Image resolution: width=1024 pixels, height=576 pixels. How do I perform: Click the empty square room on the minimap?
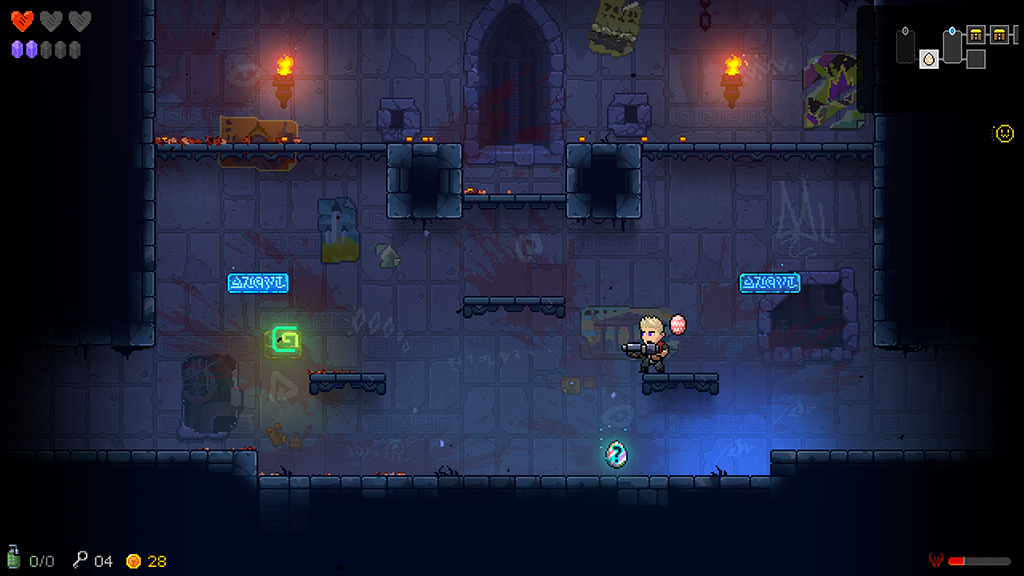click(x=976, y=59)
